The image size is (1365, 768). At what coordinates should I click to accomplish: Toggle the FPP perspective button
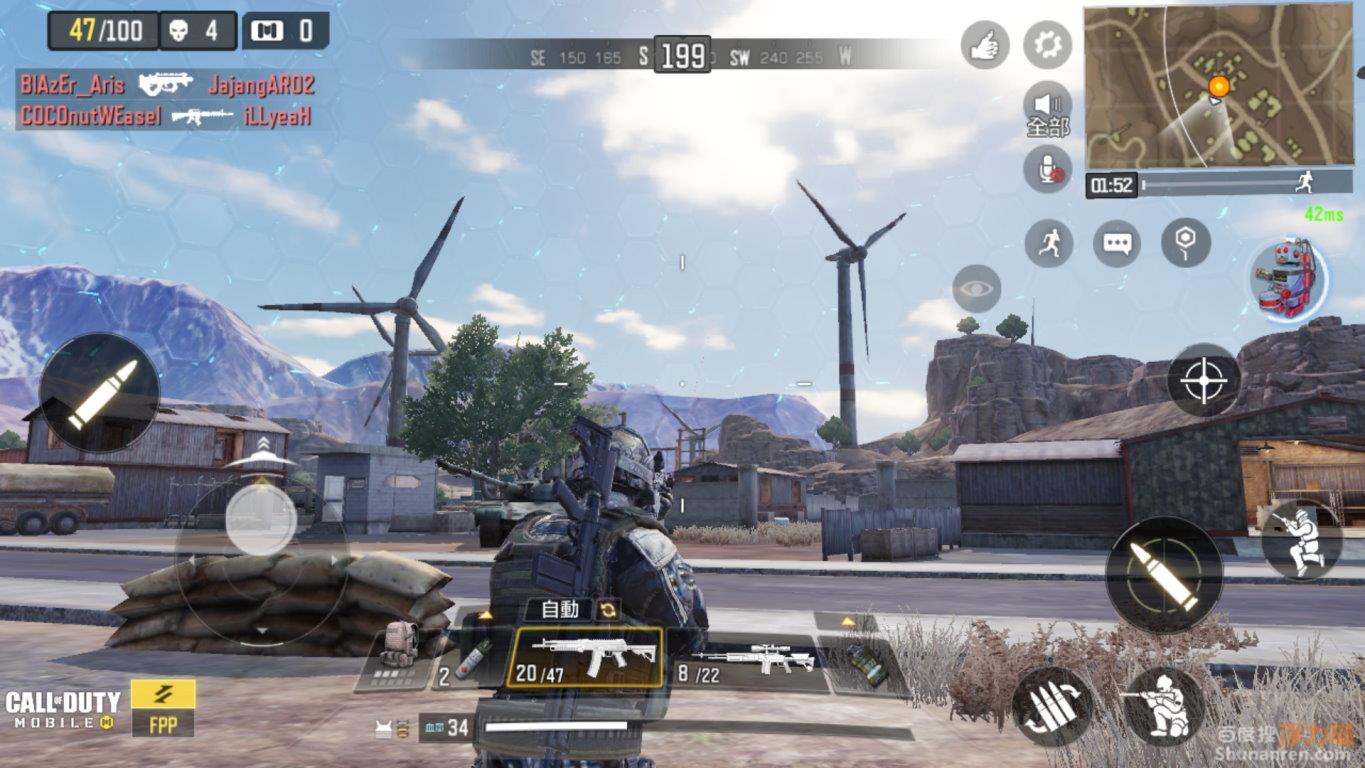coord(163,708)
